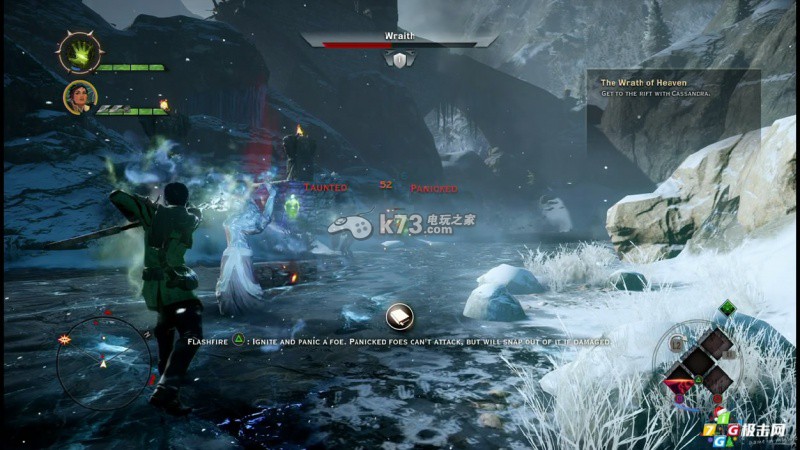Click the Flashfire tutorial book icon

pos(400,316)
